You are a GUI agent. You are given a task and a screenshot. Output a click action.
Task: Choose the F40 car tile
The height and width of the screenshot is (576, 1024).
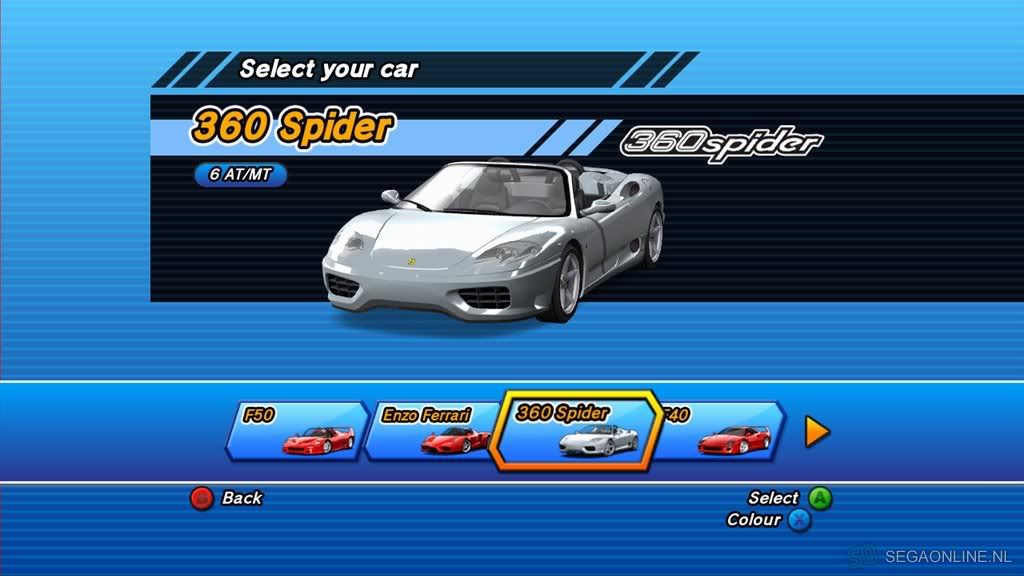coord(722,431)
